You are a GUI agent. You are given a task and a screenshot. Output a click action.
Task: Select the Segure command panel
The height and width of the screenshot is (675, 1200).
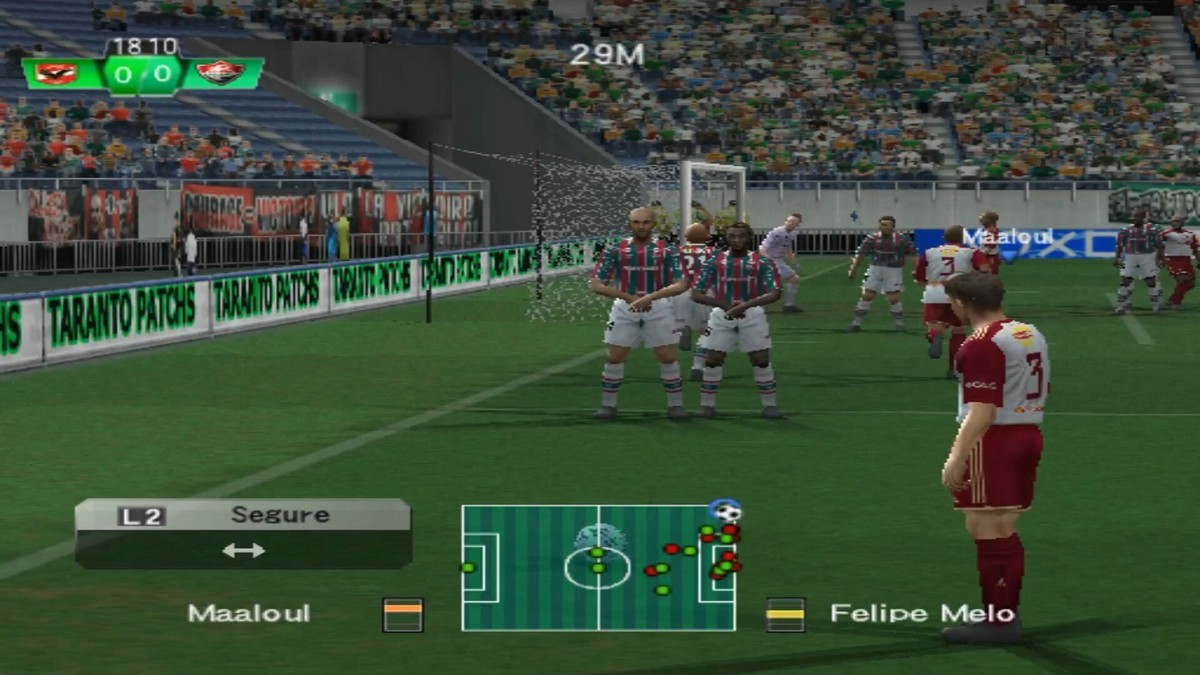[x=243, y=533]
